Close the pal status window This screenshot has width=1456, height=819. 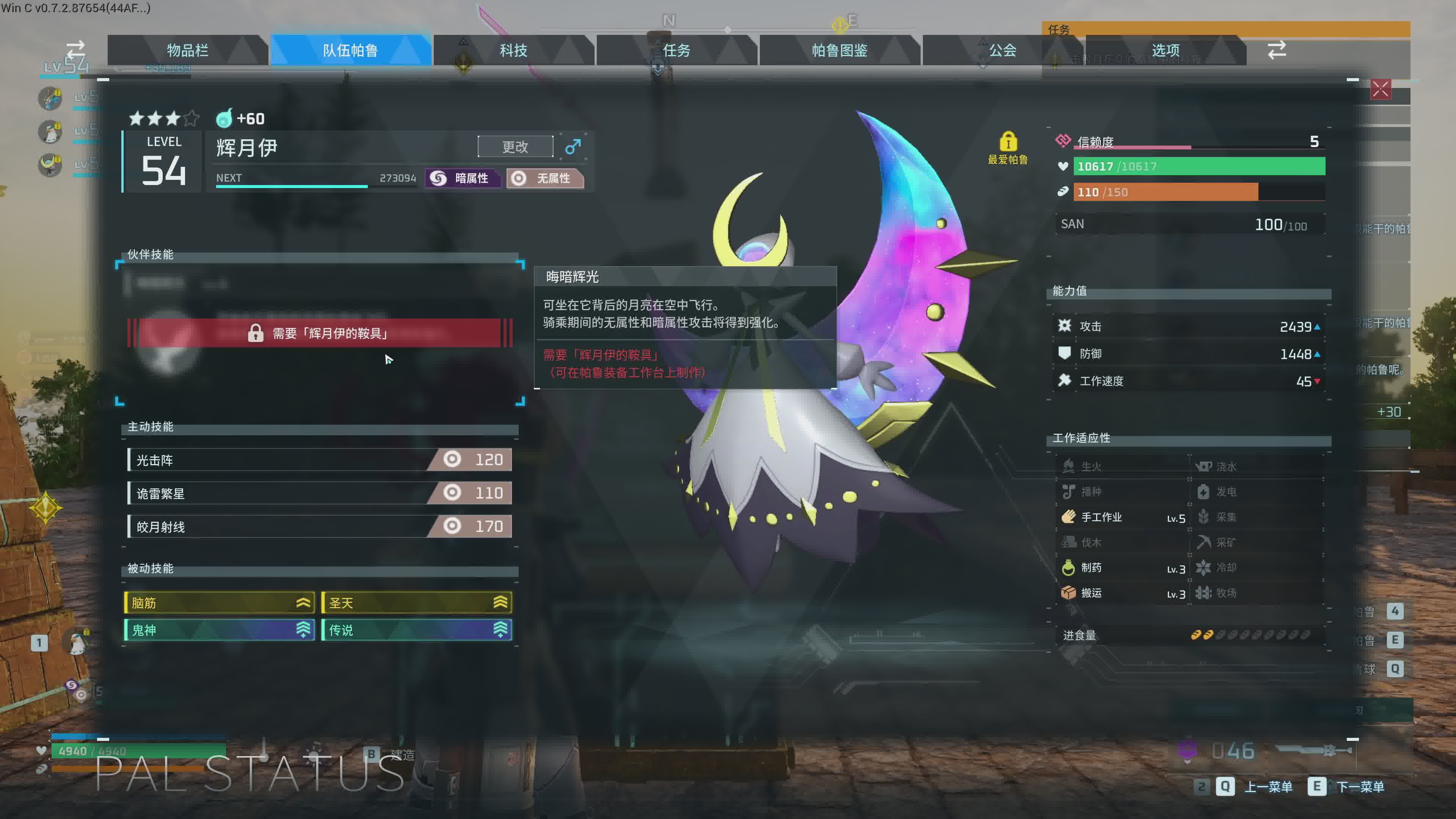pyautogui.click(x=1380, y=89)
